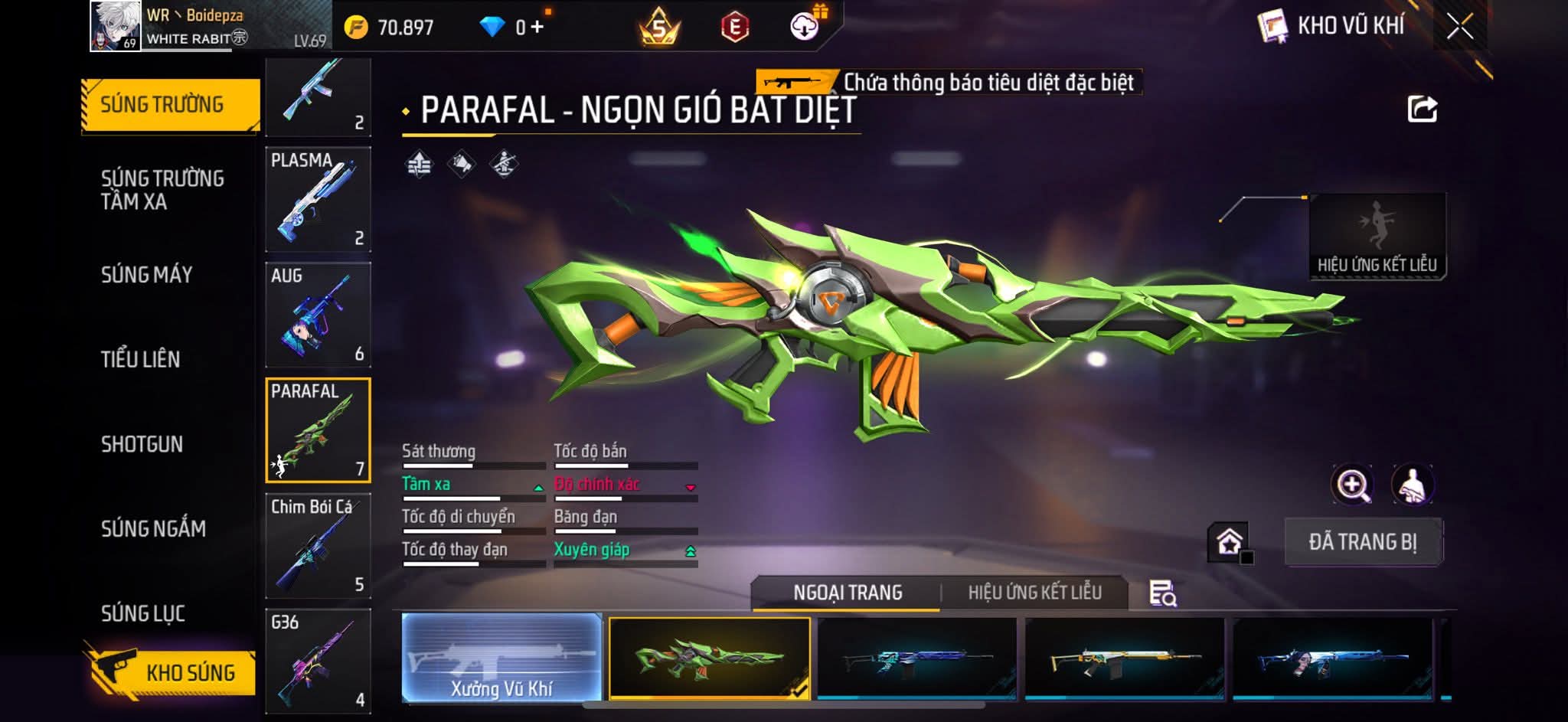
Task: Select the Xưởng Vũ Khí skin tile
Action: point(501,658)
